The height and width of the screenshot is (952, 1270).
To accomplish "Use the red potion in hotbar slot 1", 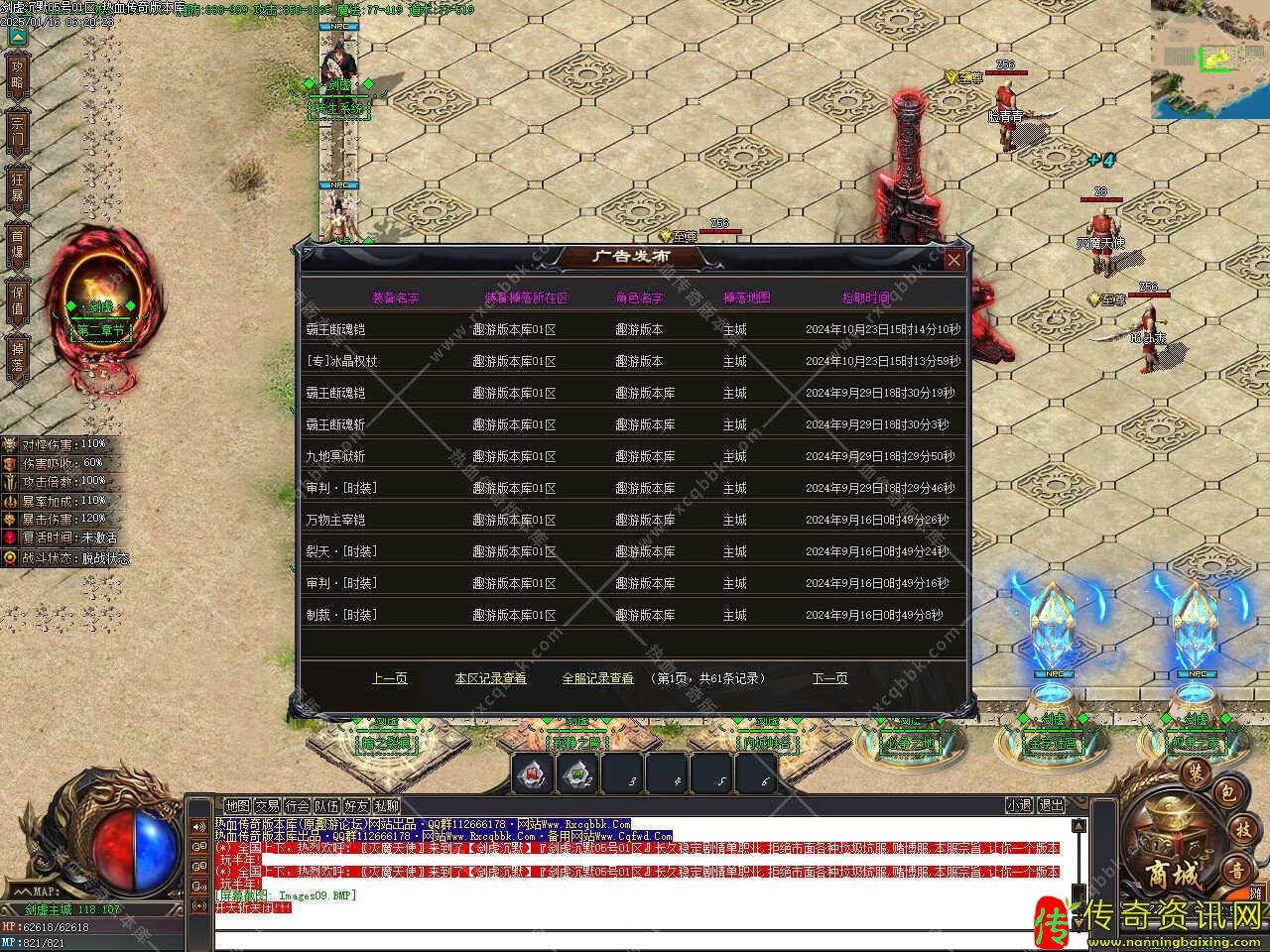I will coord(533,773).
